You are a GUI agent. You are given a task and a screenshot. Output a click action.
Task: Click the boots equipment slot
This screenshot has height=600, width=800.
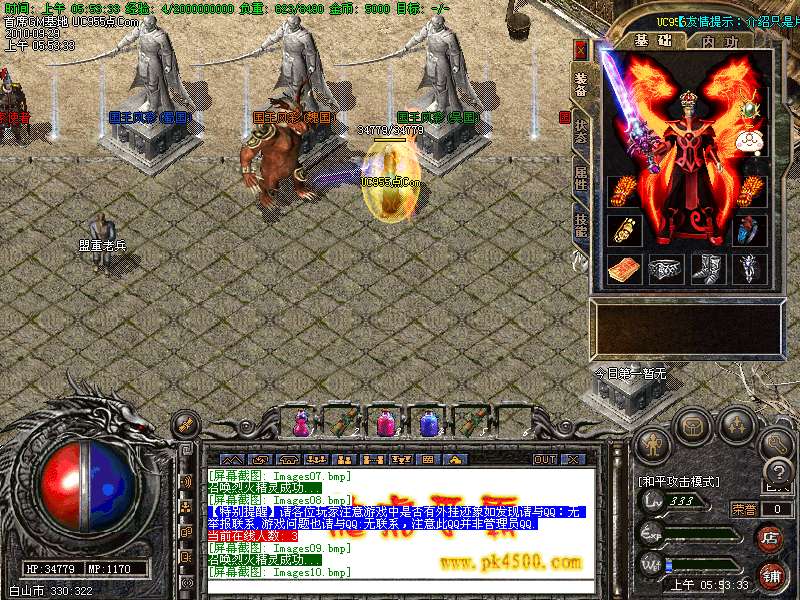click(707, 268)
